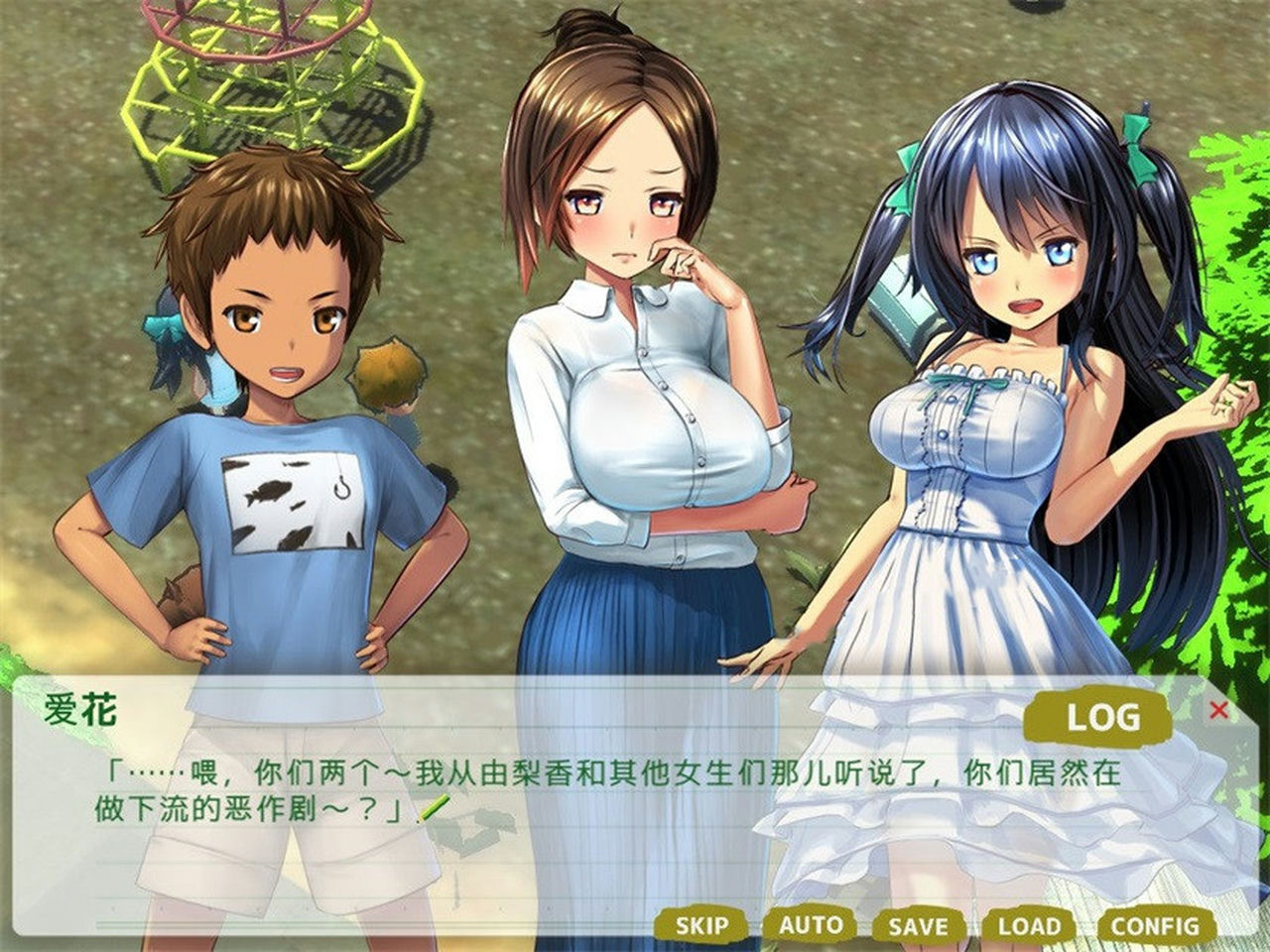Click the SKIP label in the bottom toolbar
Viewport: 1270px width, 952px height.
point(705,924)
